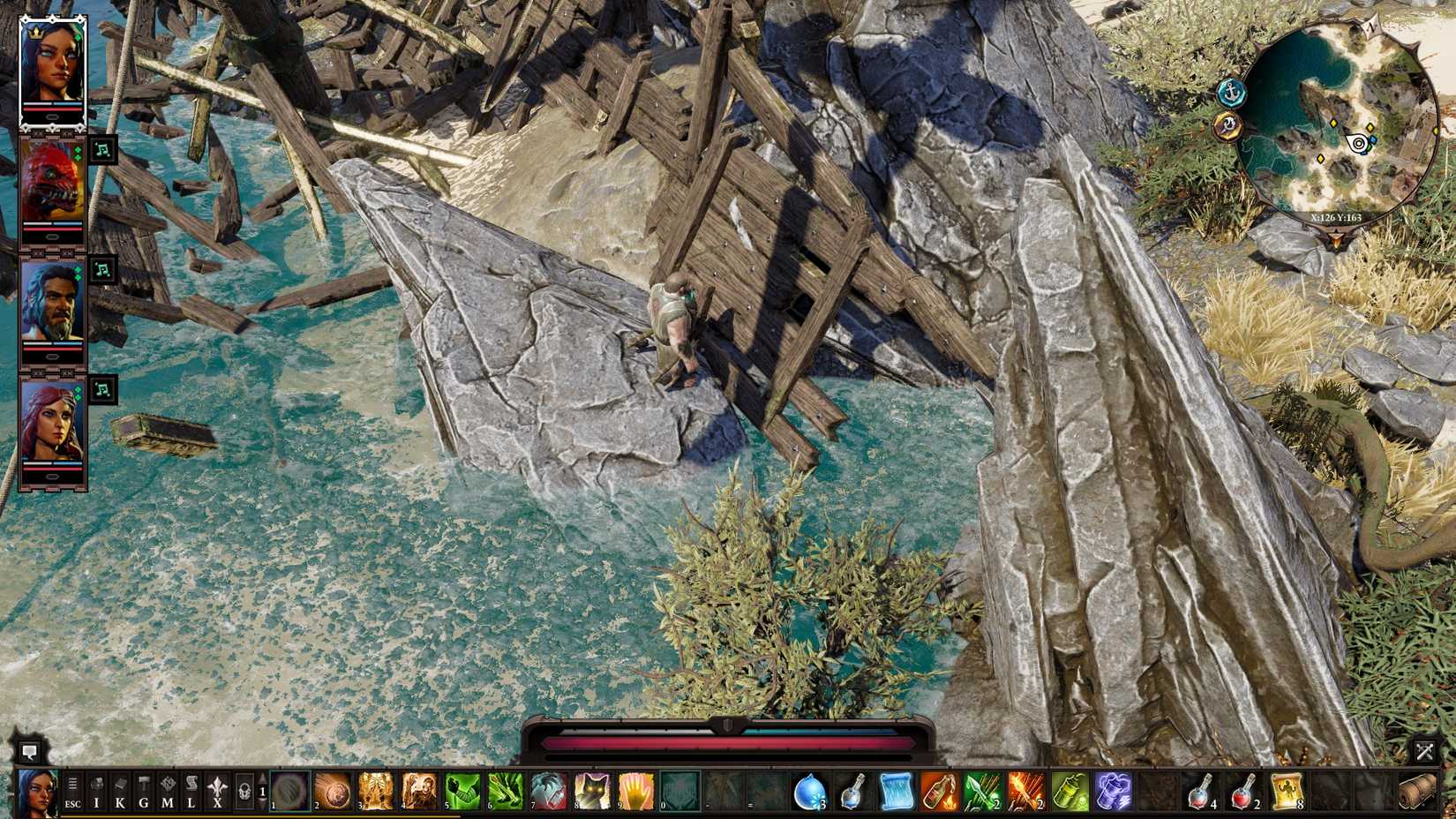
Task: Open the combat log speech bubble
Action: click(32, 753)
